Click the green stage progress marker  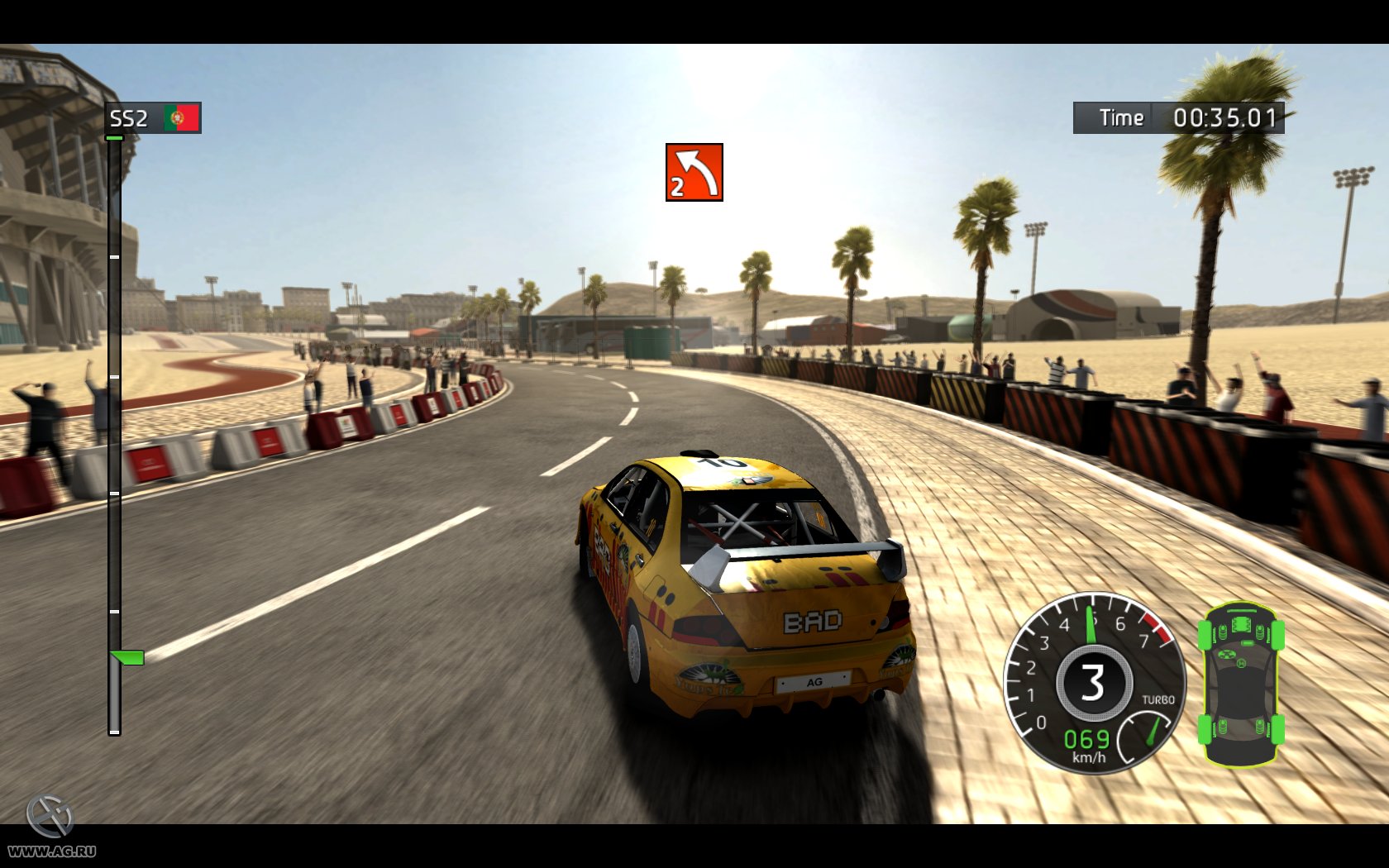127,658
